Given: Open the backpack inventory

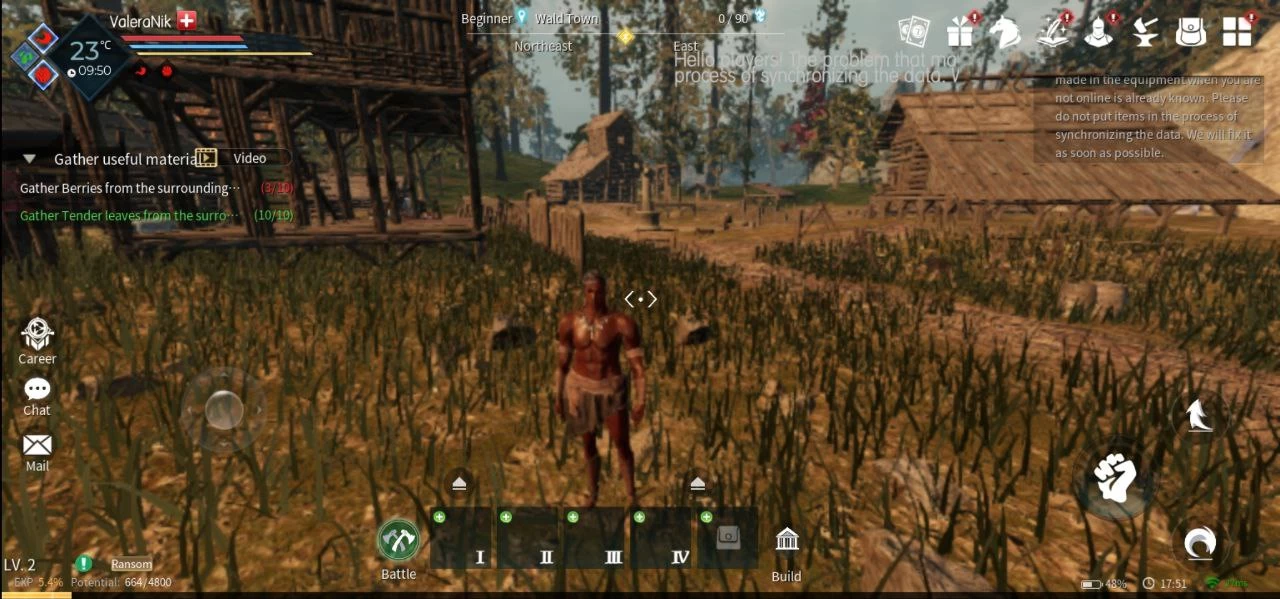Looking at the screenshot, I should coord(1190,32).
